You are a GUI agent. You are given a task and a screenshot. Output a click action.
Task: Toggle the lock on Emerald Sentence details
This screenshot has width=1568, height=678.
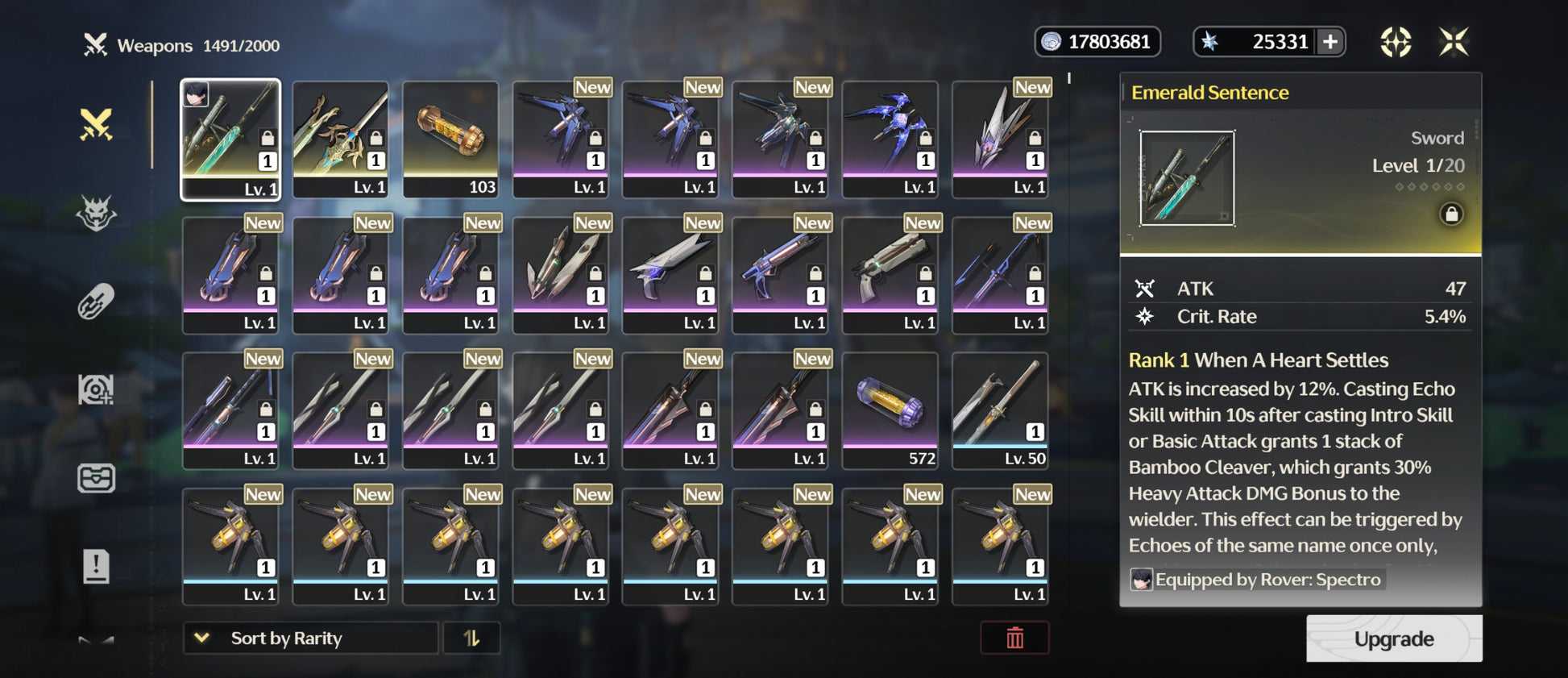pyautogui.click(x=1451, y=214)
